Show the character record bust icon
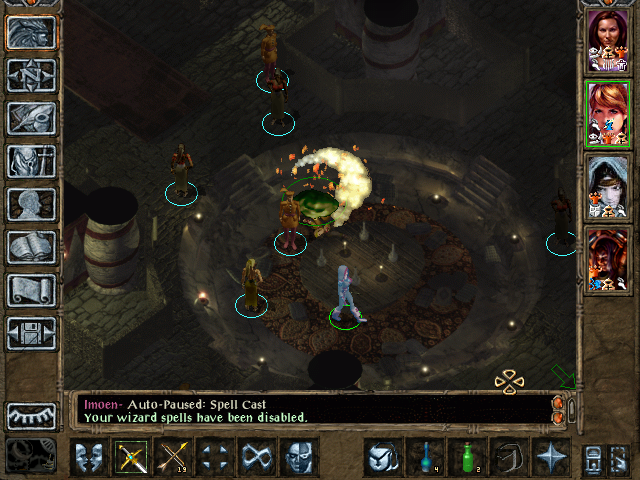The image size is (640, 480). click(31, 204)
